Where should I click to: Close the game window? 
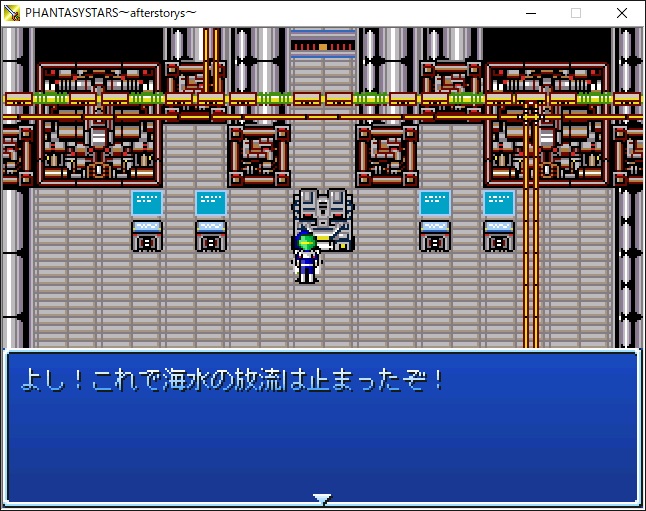pyautogui.click(x=622, y=13)
